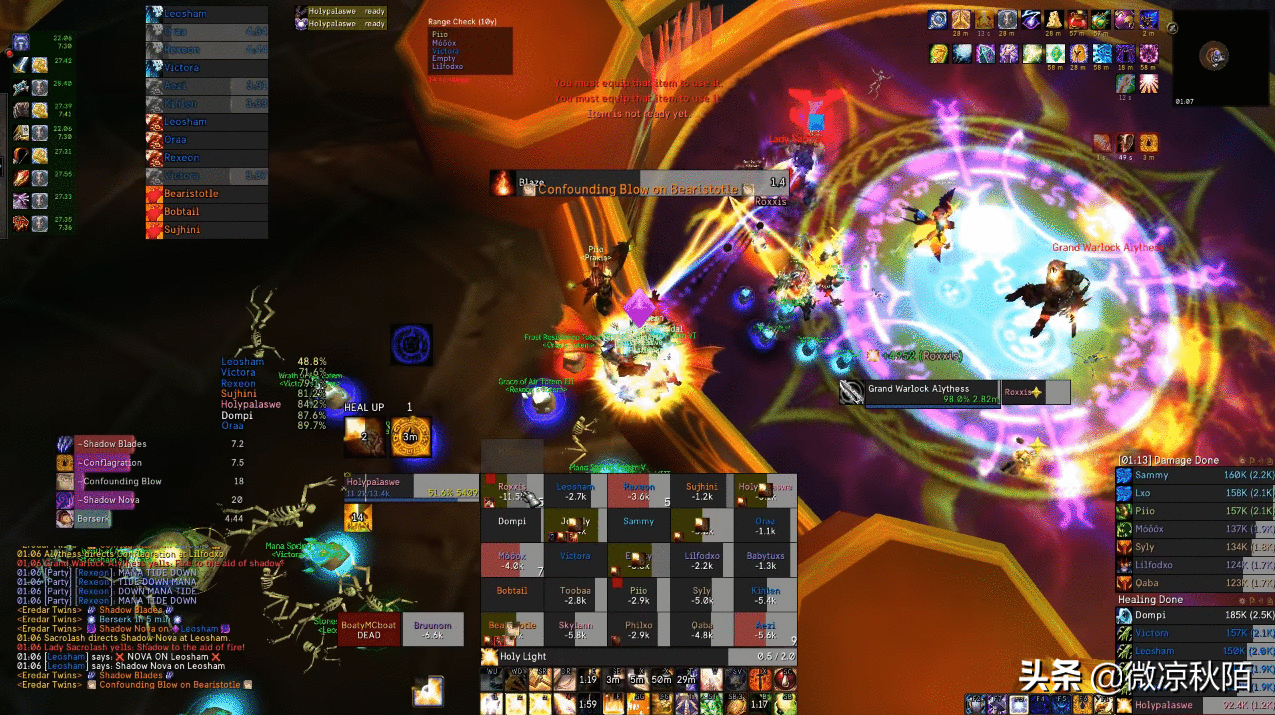Select Leosham's raid frame in the healing grid
This screenshot has height=715, width=1275.
576,491
